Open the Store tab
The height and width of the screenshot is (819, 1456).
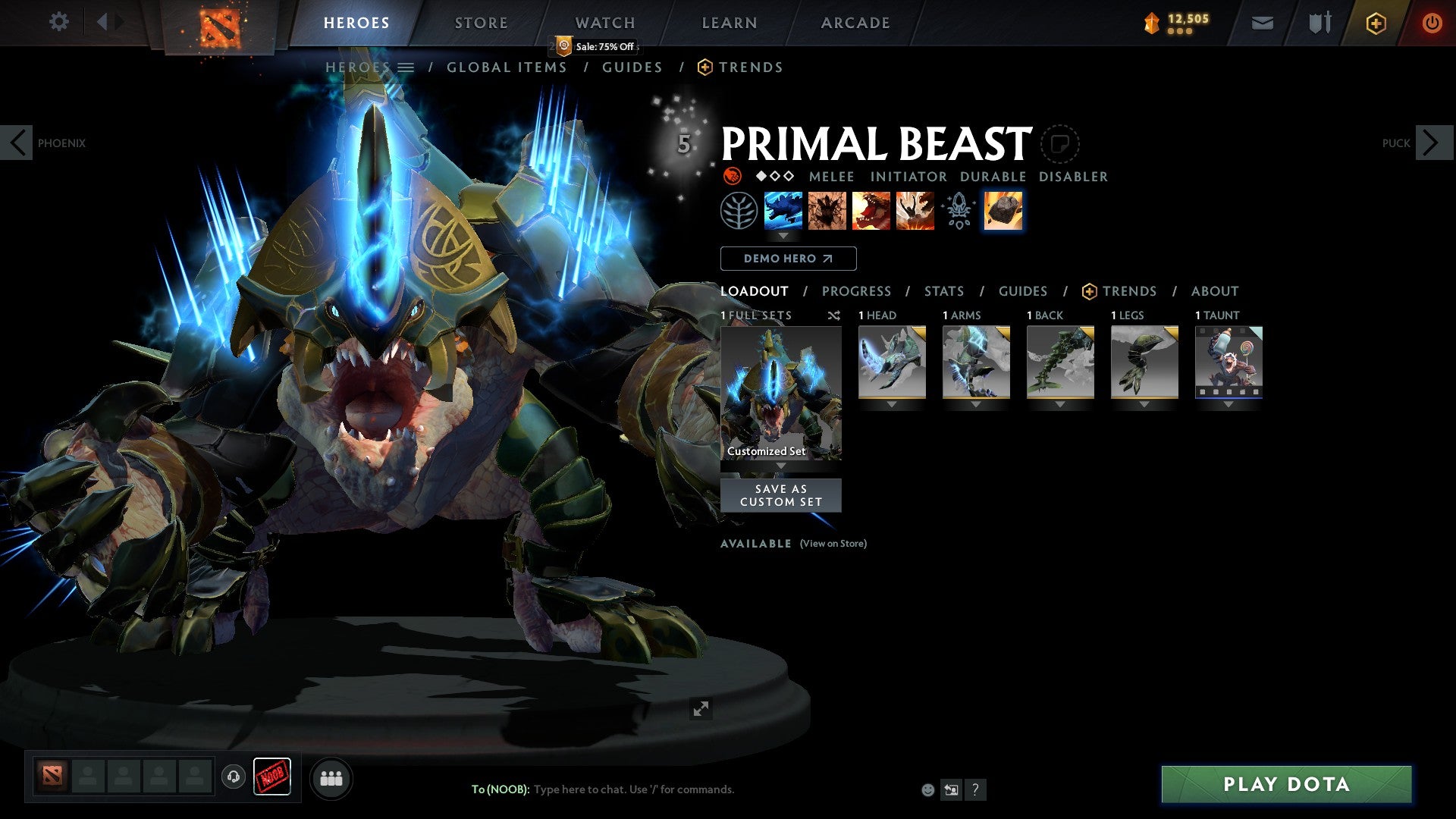[x=481, y=23]
